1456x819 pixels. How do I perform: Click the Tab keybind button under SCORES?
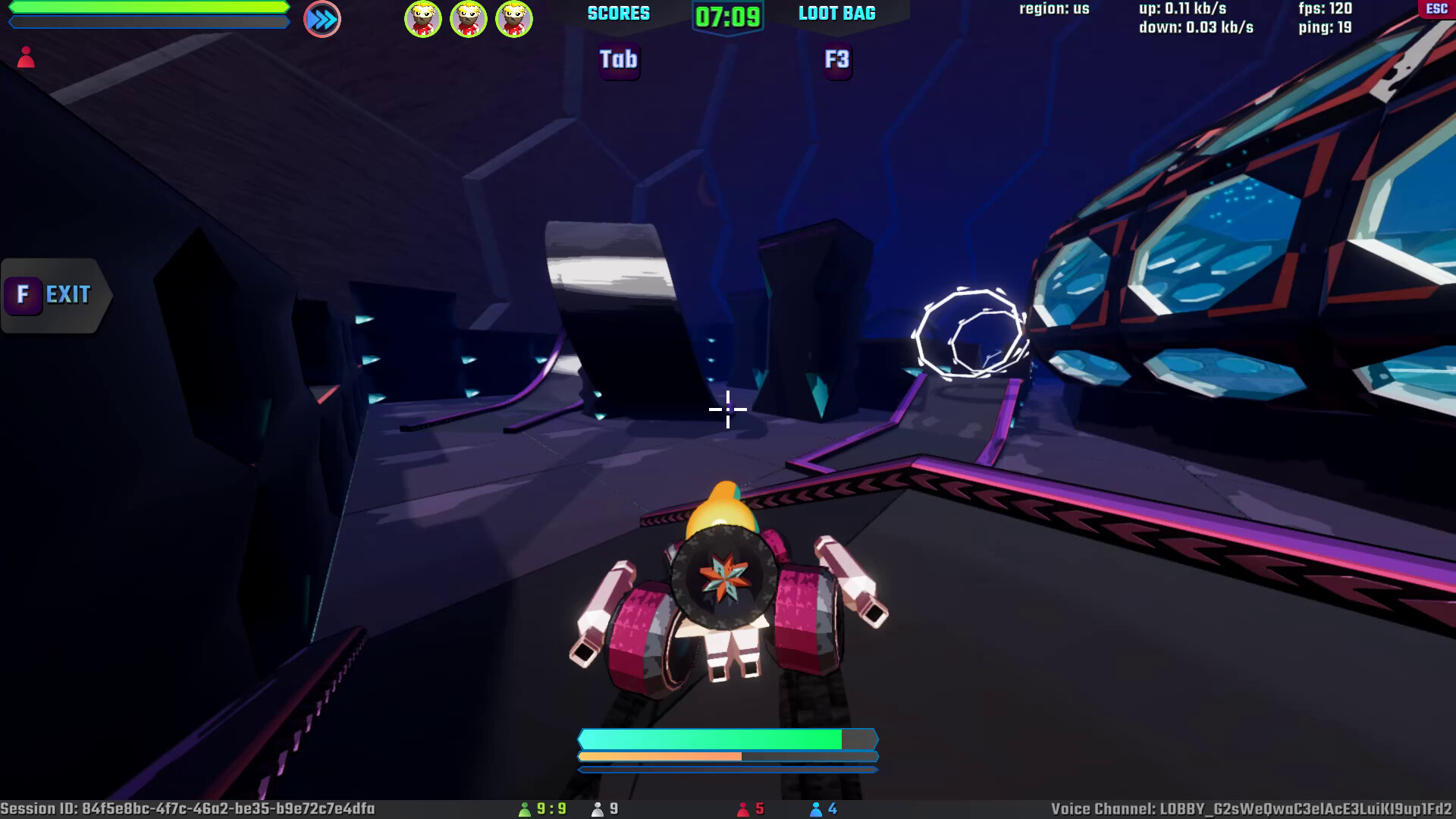619,61
